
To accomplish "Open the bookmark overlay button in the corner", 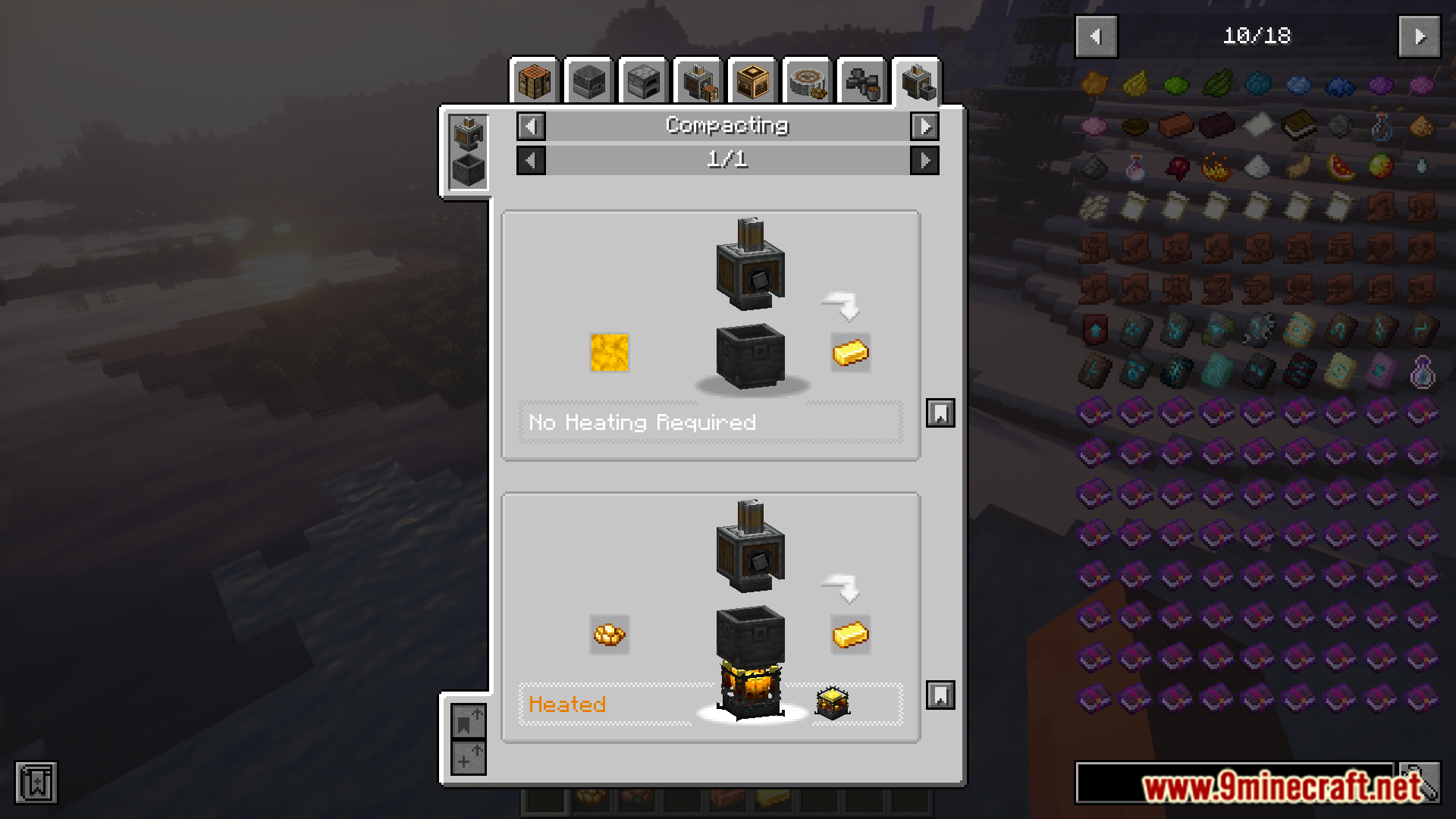I will tap(36, 783).
